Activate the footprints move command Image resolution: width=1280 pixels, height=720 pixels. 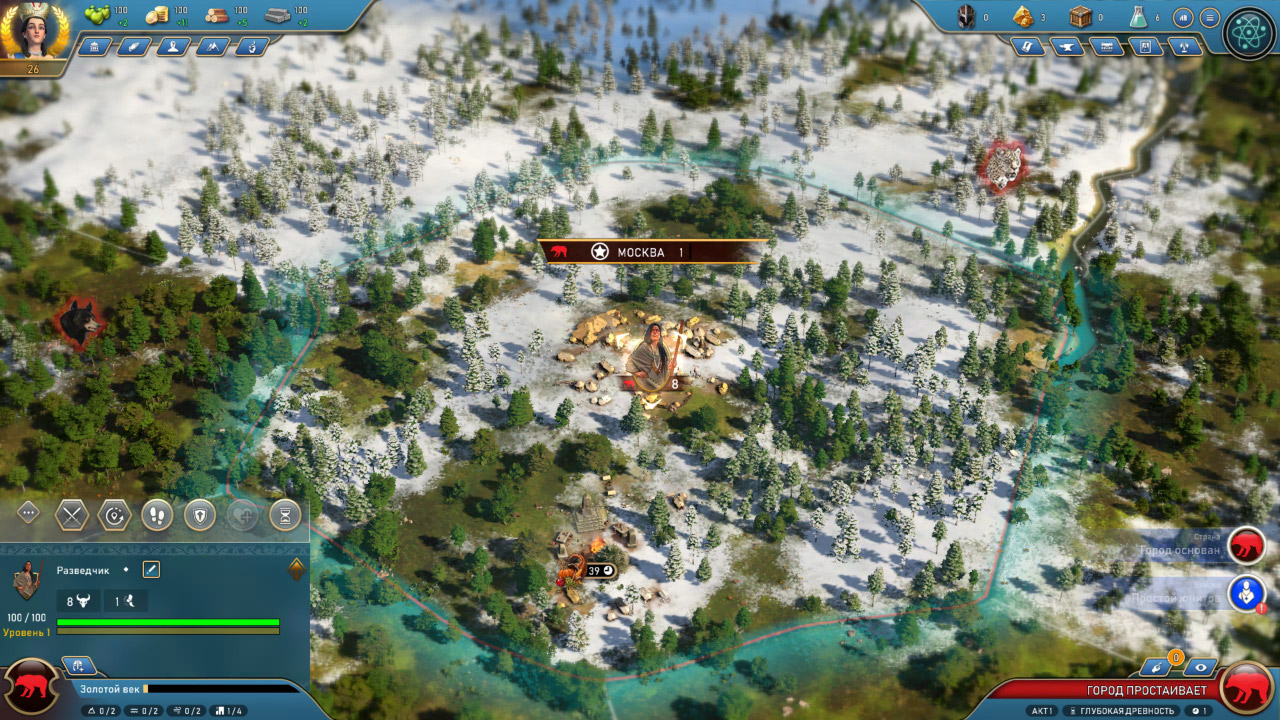pos(157,514)
